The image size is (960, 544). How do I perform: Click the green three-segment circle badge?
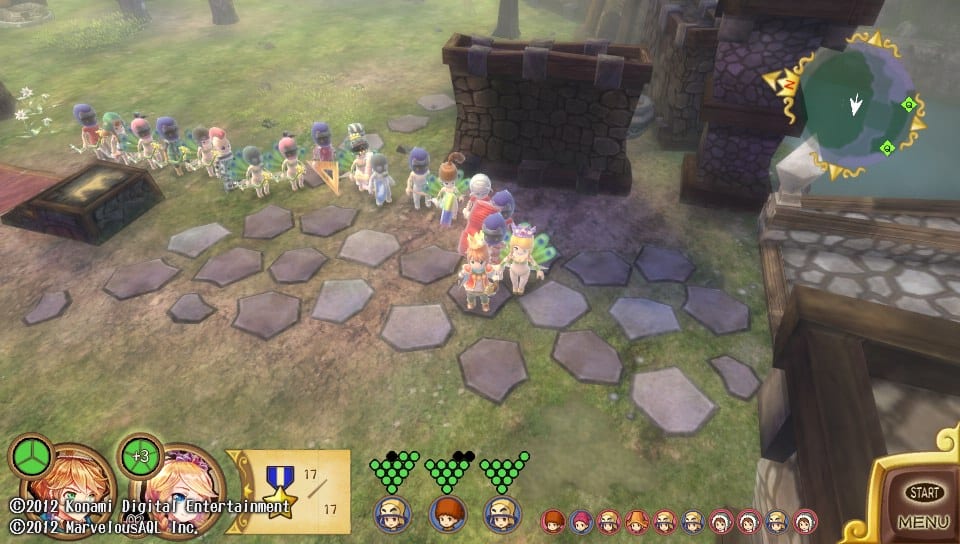click(30, 456)
